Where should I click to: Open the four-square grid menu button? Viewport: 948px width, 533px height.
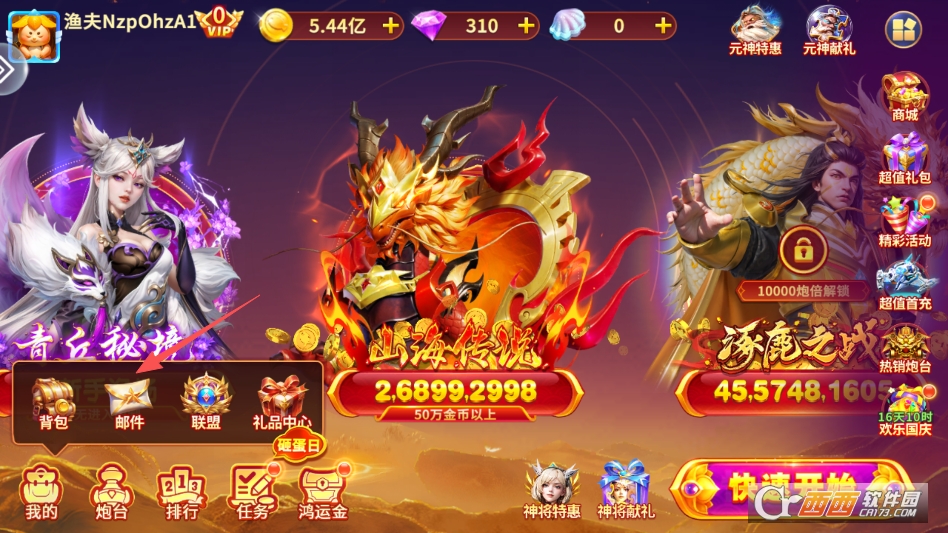click(x=903, y=30)
